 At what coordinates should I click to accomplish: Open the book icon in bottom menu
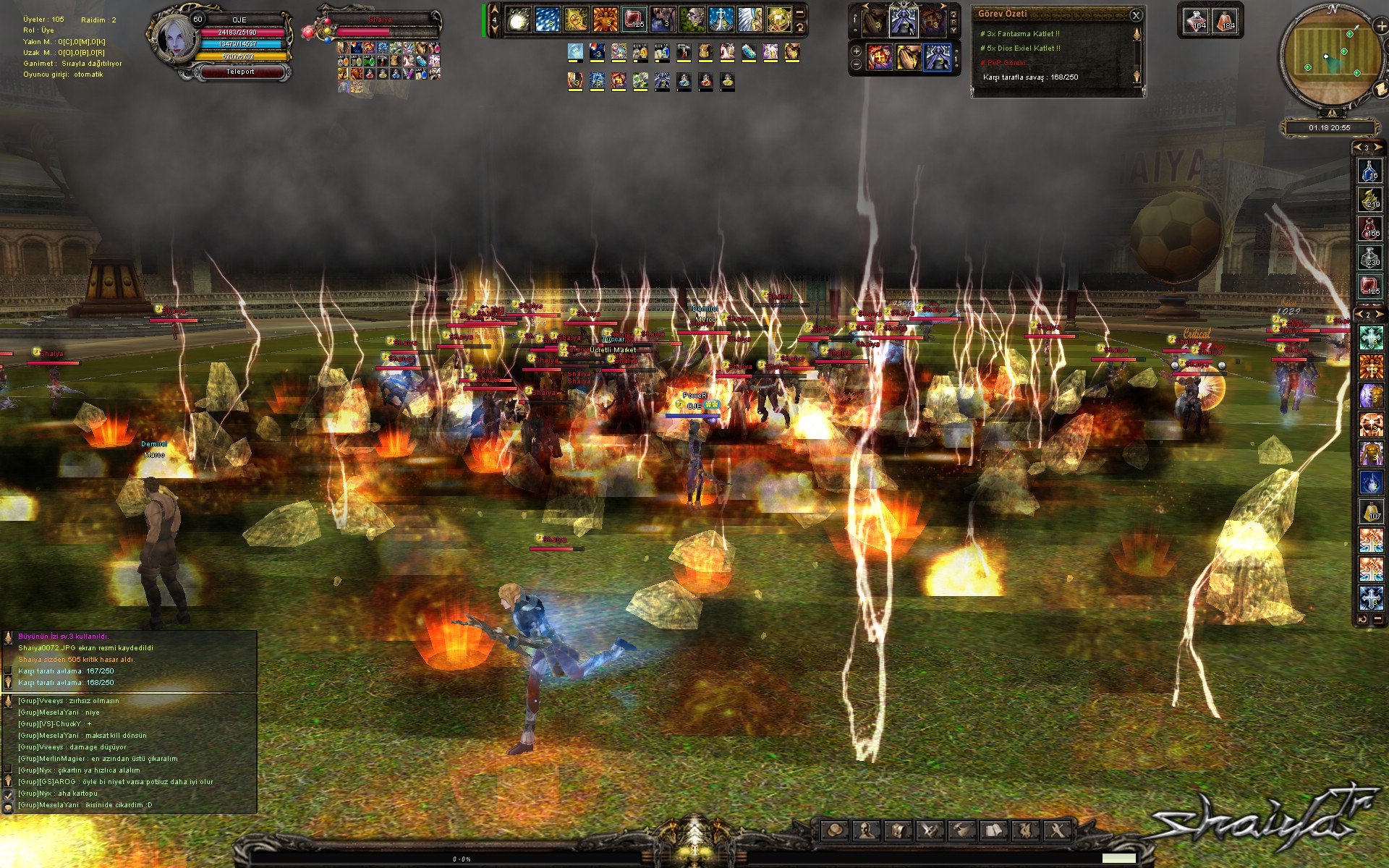point(994,830)
